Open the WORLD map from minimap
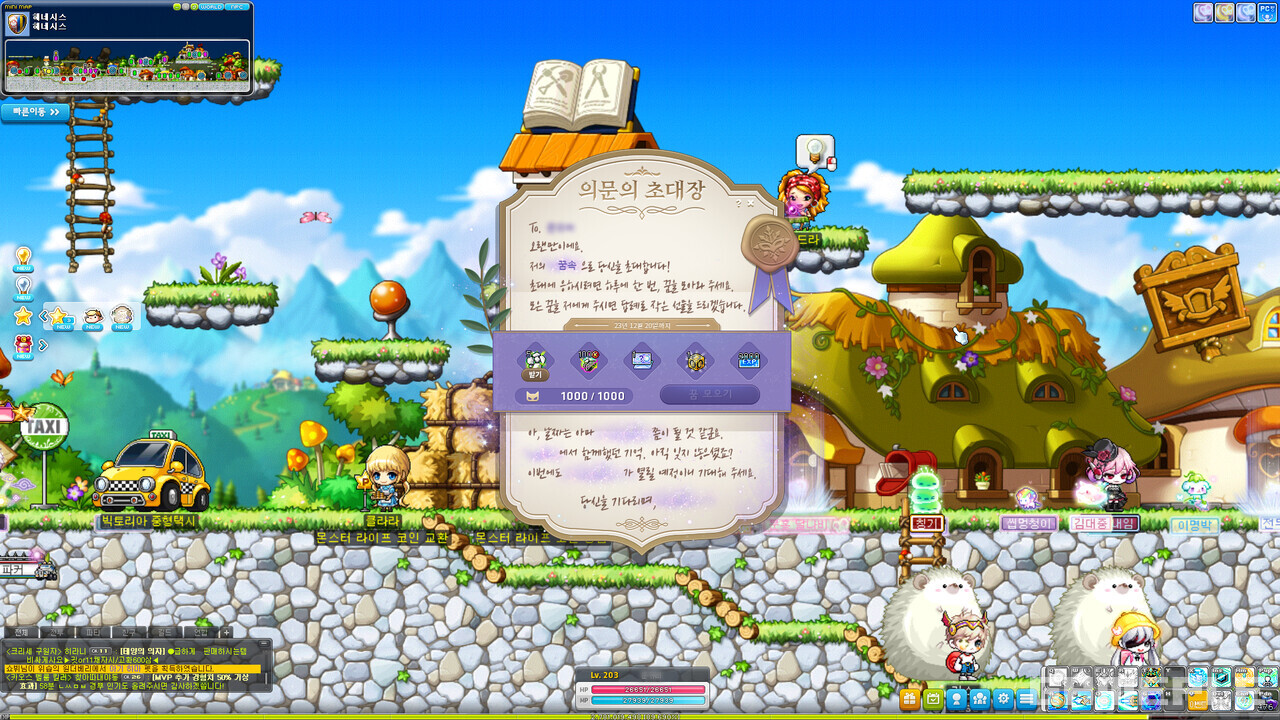This screenshot has height=720, width=1280. point(211,6)
